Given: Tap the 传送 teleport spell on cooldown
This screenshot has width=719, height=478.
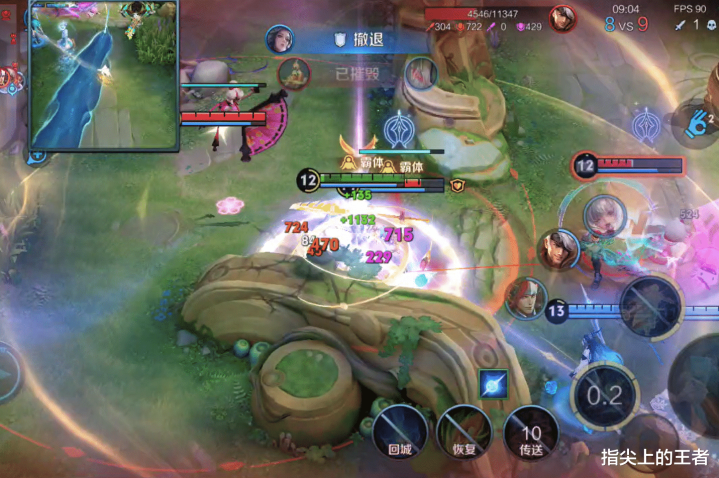Looking at the screenshot, I should (x=530, y=432).
